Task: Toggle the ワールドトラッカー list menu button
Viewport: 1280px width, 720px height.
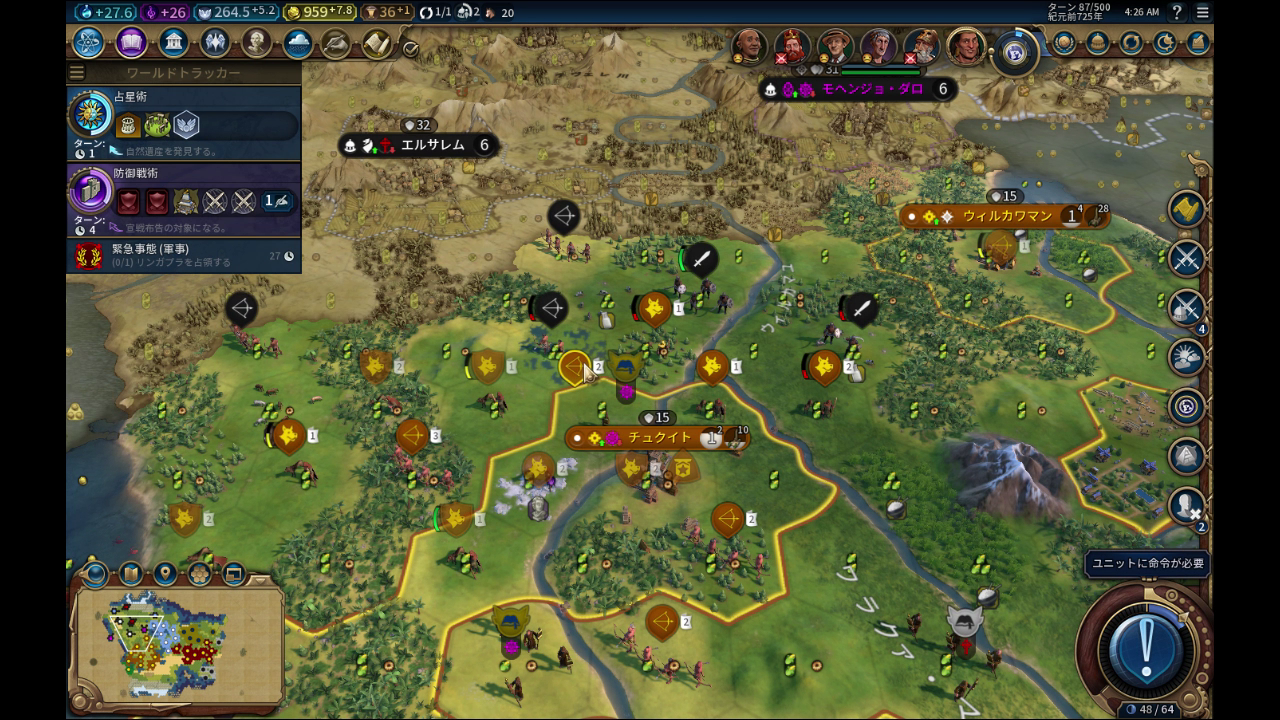Action: click(77, 73)
